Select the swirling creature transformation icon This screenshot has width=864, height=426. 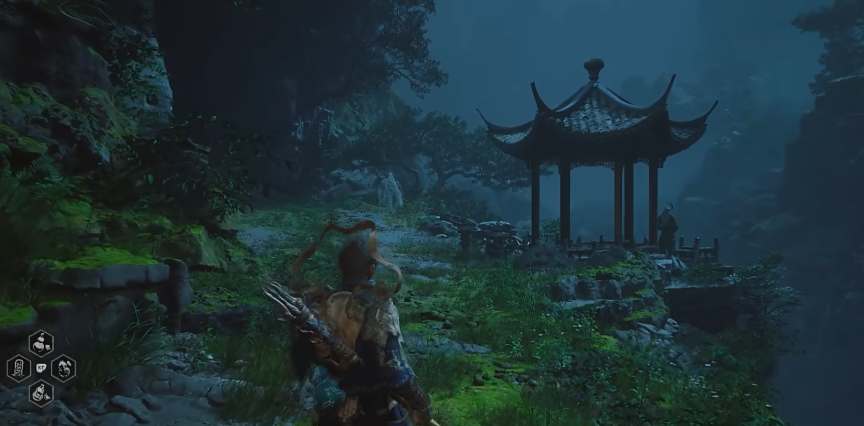pos(63,368)
